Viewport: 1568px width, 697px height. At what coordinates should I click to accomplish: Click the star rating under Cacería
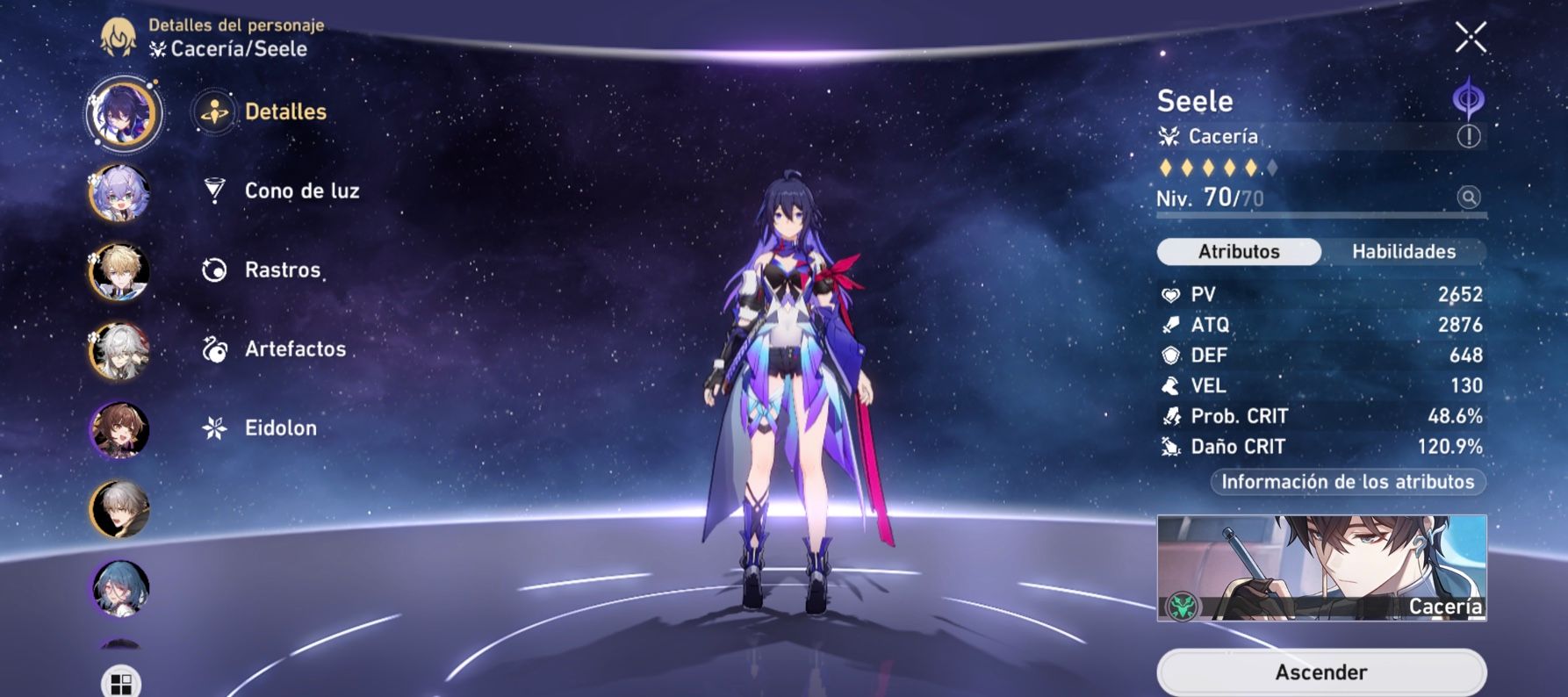point(1216,165)
